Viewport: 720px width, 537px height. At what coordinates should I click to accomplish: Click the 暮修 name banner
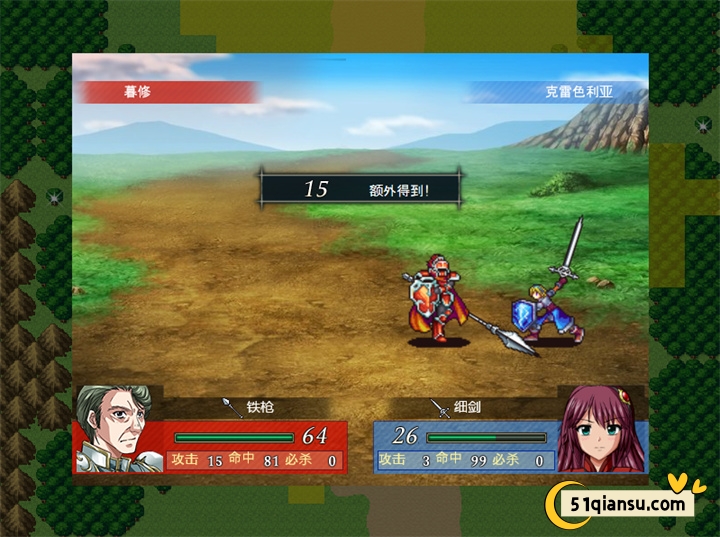tap(167, 92)
